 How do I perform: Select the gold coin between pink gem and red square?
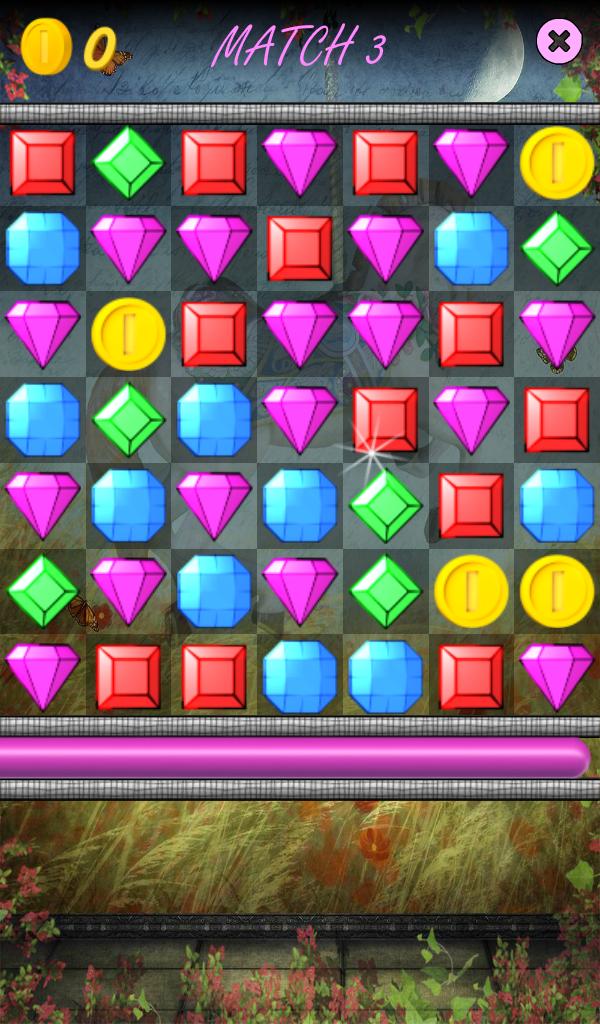(128, 334)
